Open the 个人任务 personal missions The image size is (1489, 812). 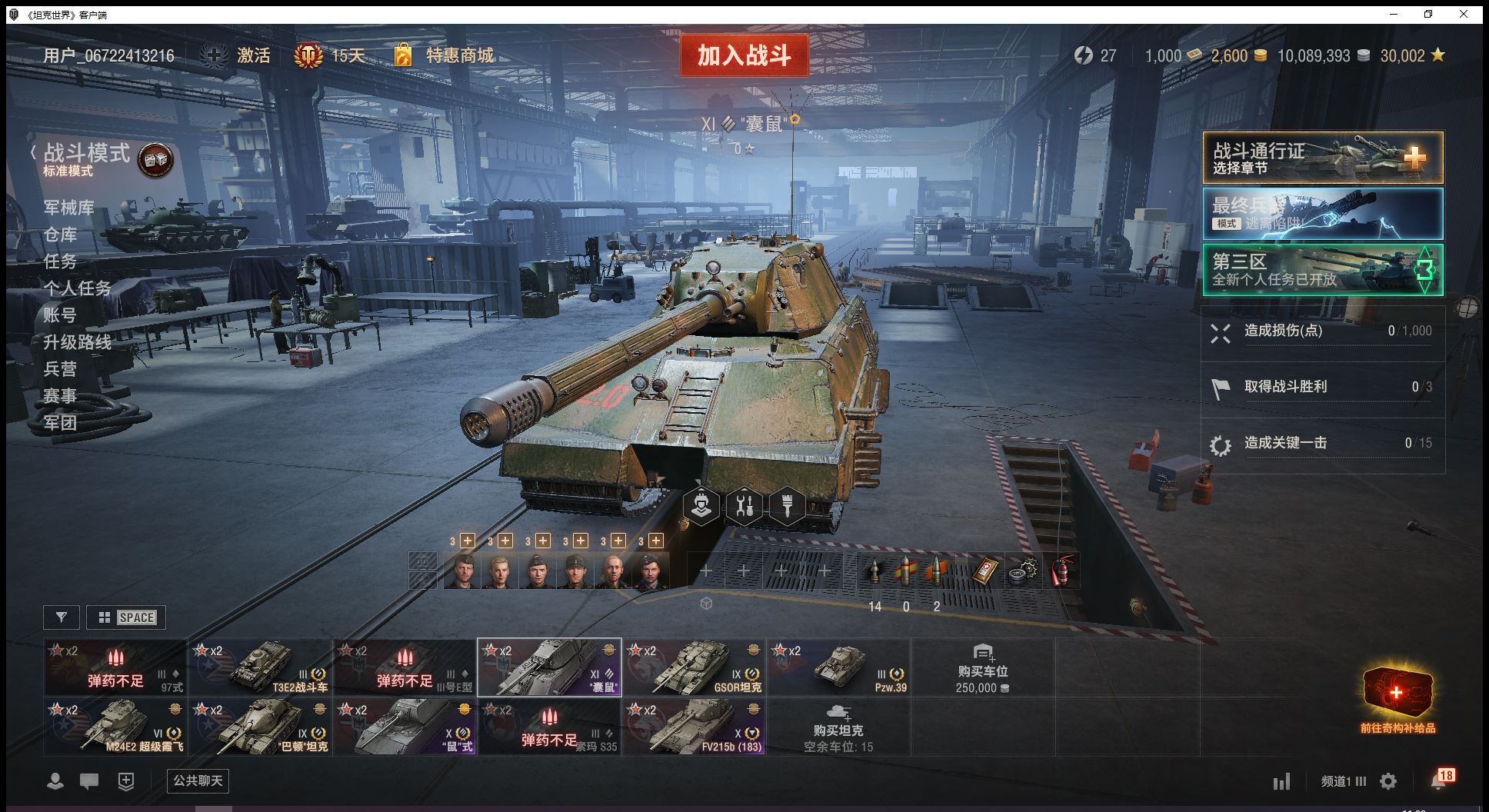77,288
